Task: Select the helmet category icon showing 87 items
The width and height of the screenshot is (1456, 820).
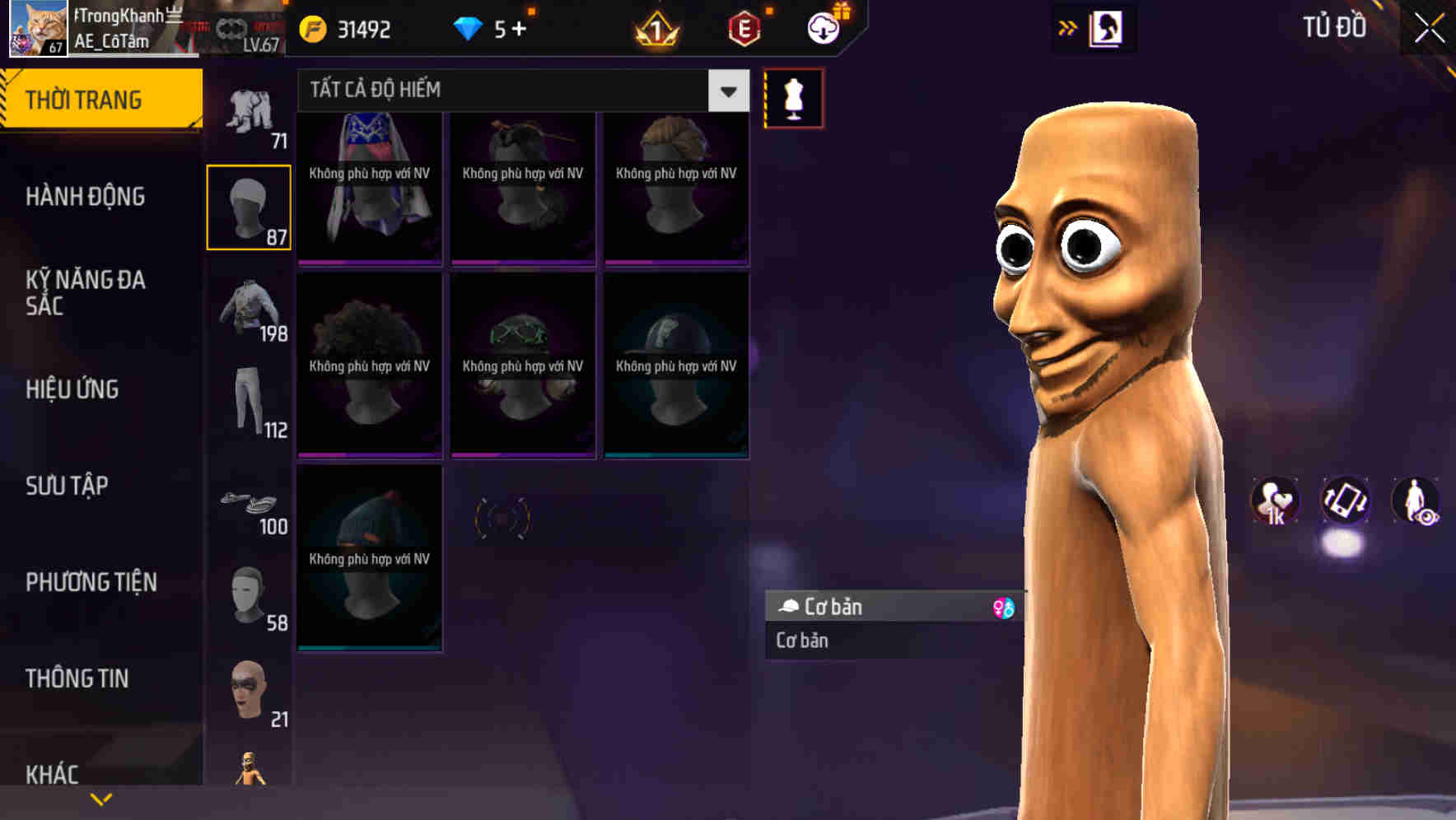Action: coord(249,206)
